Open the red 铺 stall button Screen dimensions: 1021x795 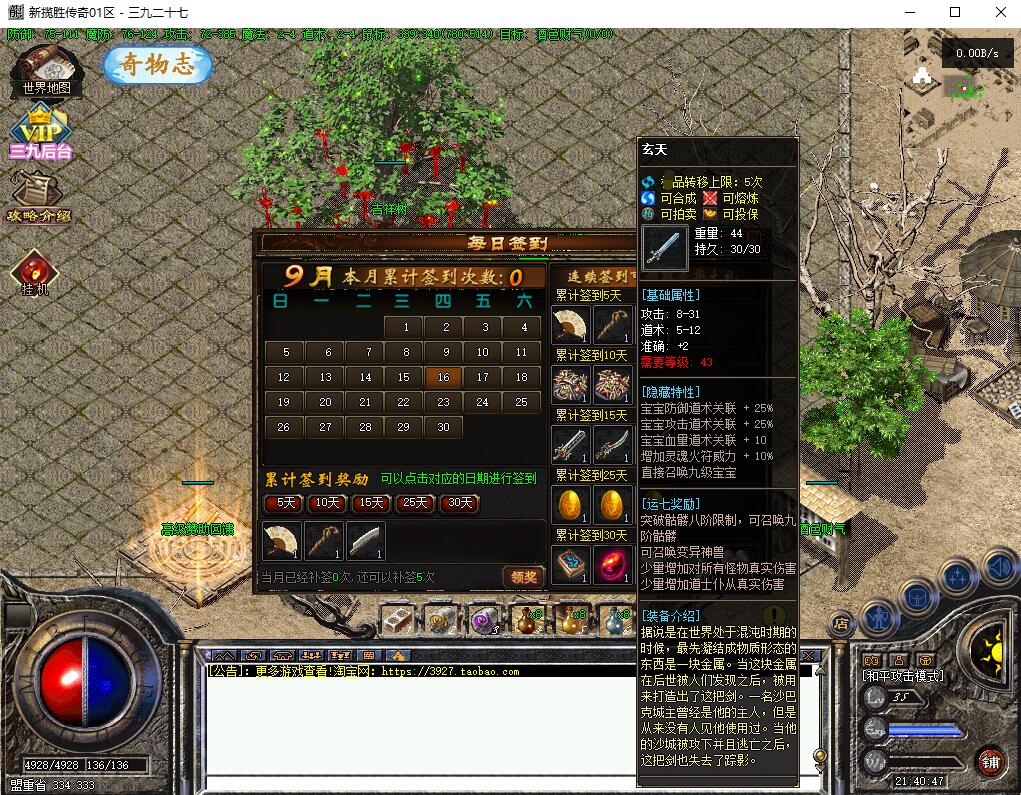pyautogui.click(x=990, y=762)
